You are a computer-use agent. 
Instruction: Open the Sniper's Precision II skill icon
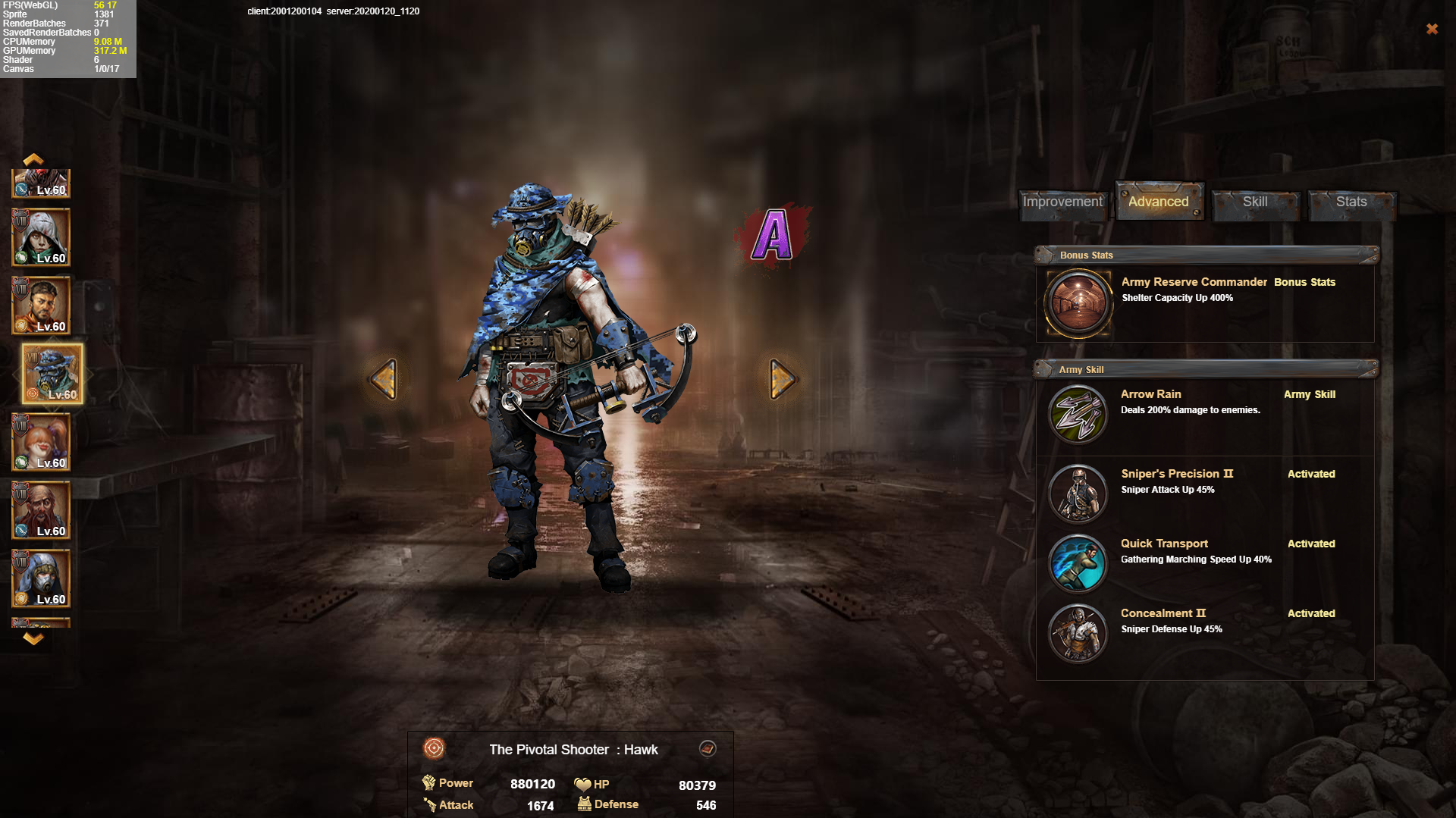tap(1078, 494)
